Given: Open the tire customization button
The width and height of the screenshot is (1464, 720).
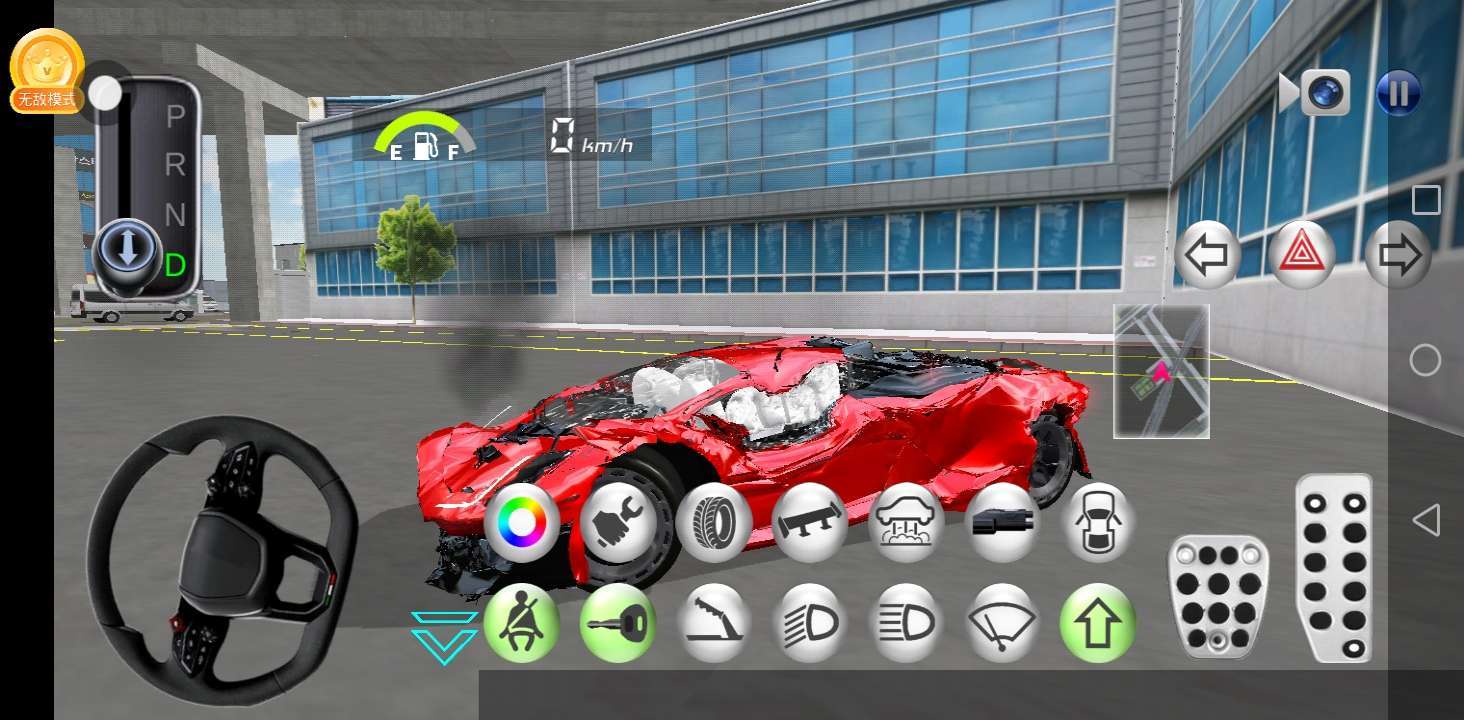Looking at the screenshot, I should [714, 522].
